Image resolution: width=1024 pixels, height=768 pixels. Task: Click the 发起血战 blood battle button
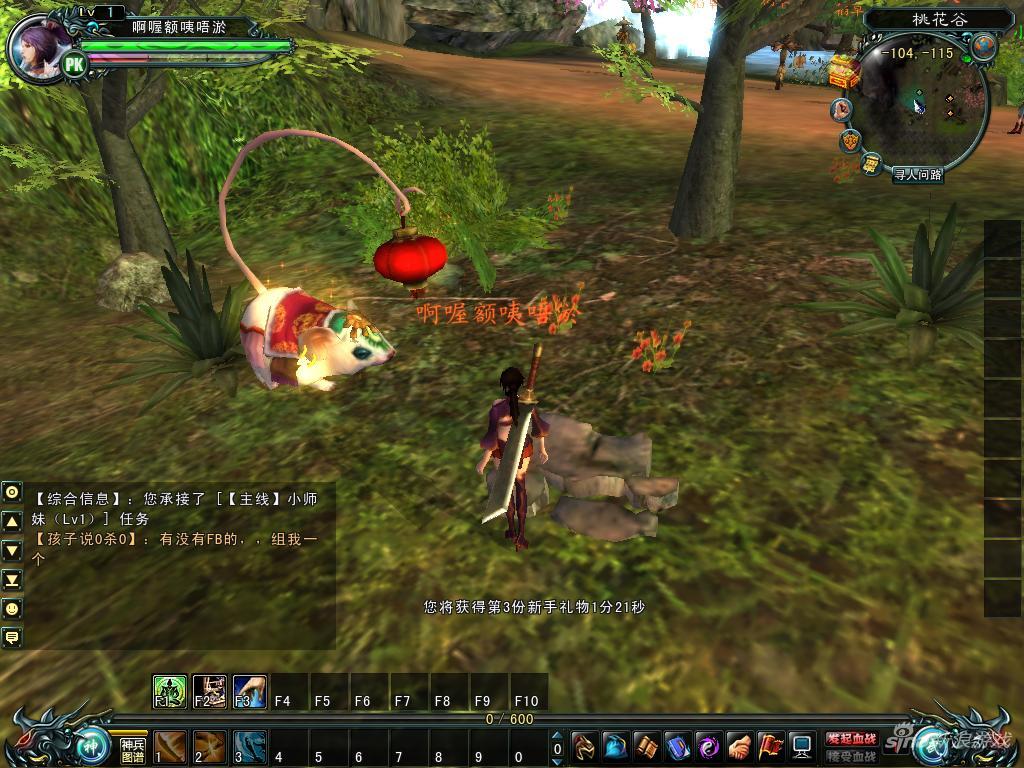tap(851, 738)
